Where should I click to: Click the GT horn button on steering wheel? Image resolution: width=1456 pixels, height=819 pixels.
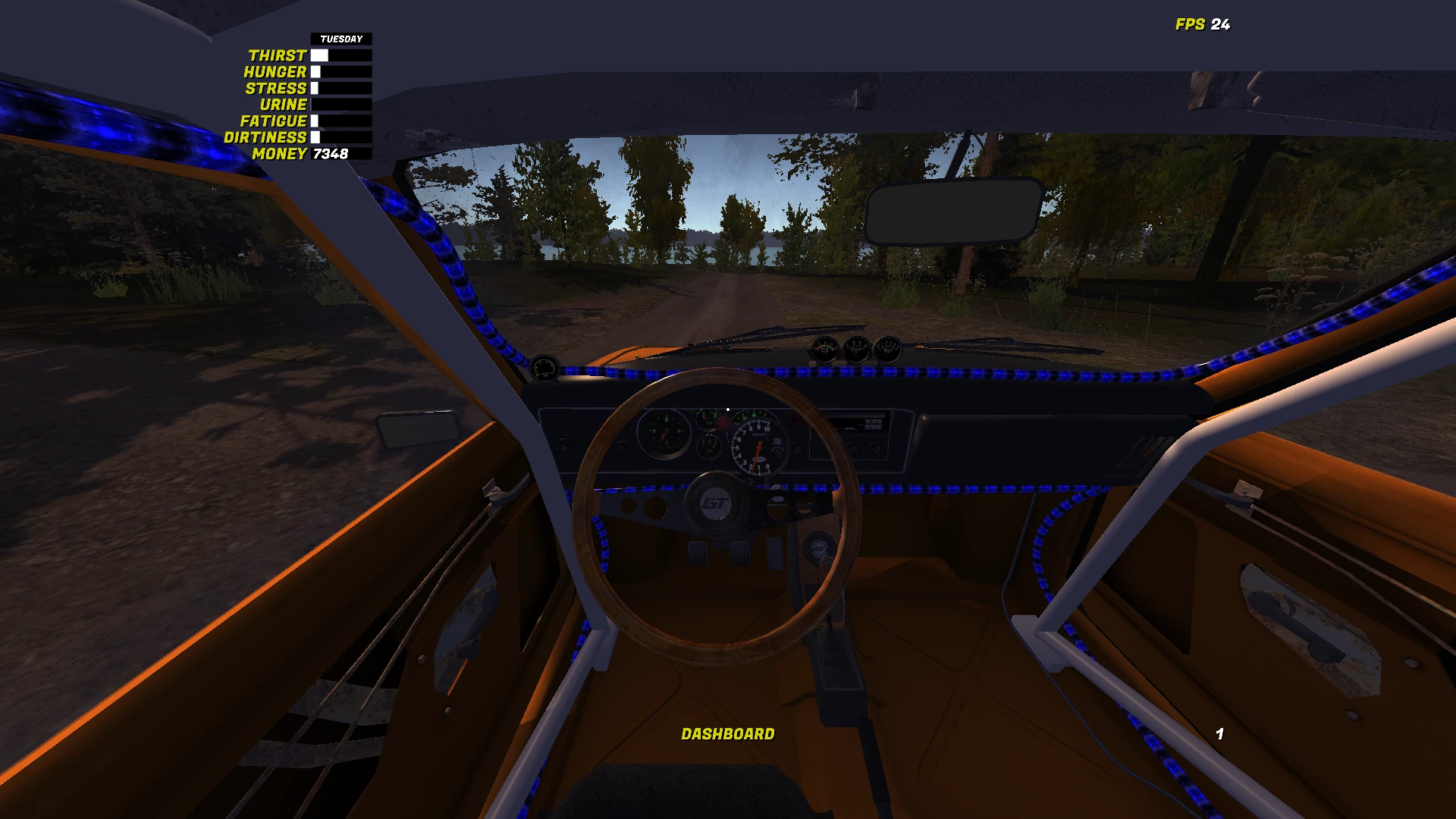pyautogui.click(x=717, y=504)
